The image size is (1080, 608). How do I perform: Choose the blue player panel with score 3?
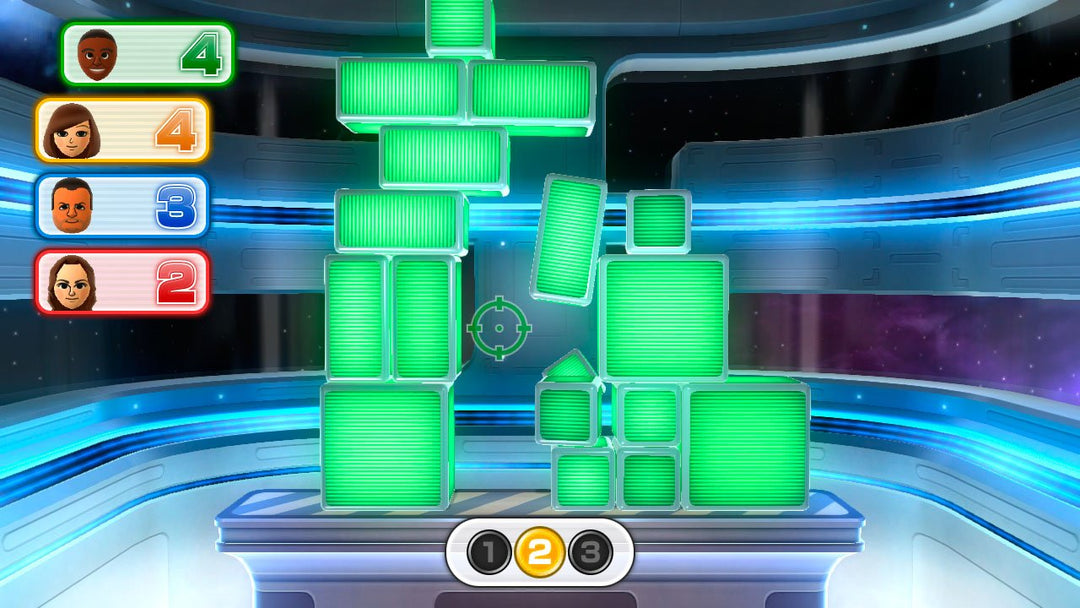pyautogui.click(x=122, y=206)
